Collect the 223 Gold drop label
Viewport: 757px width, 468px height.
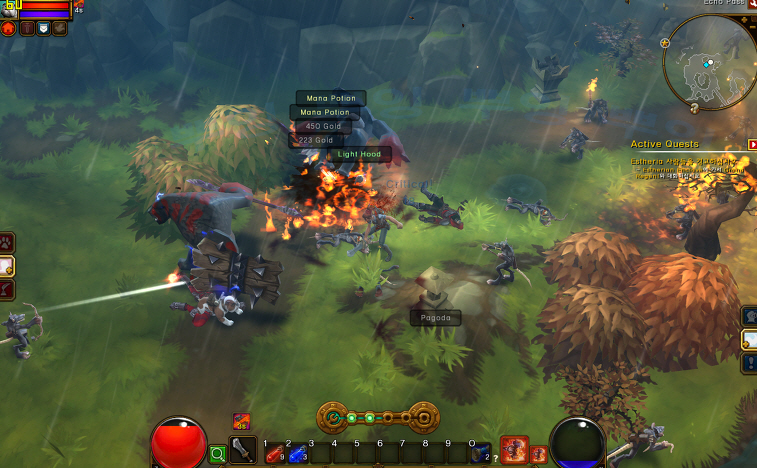tap(315, 141)
